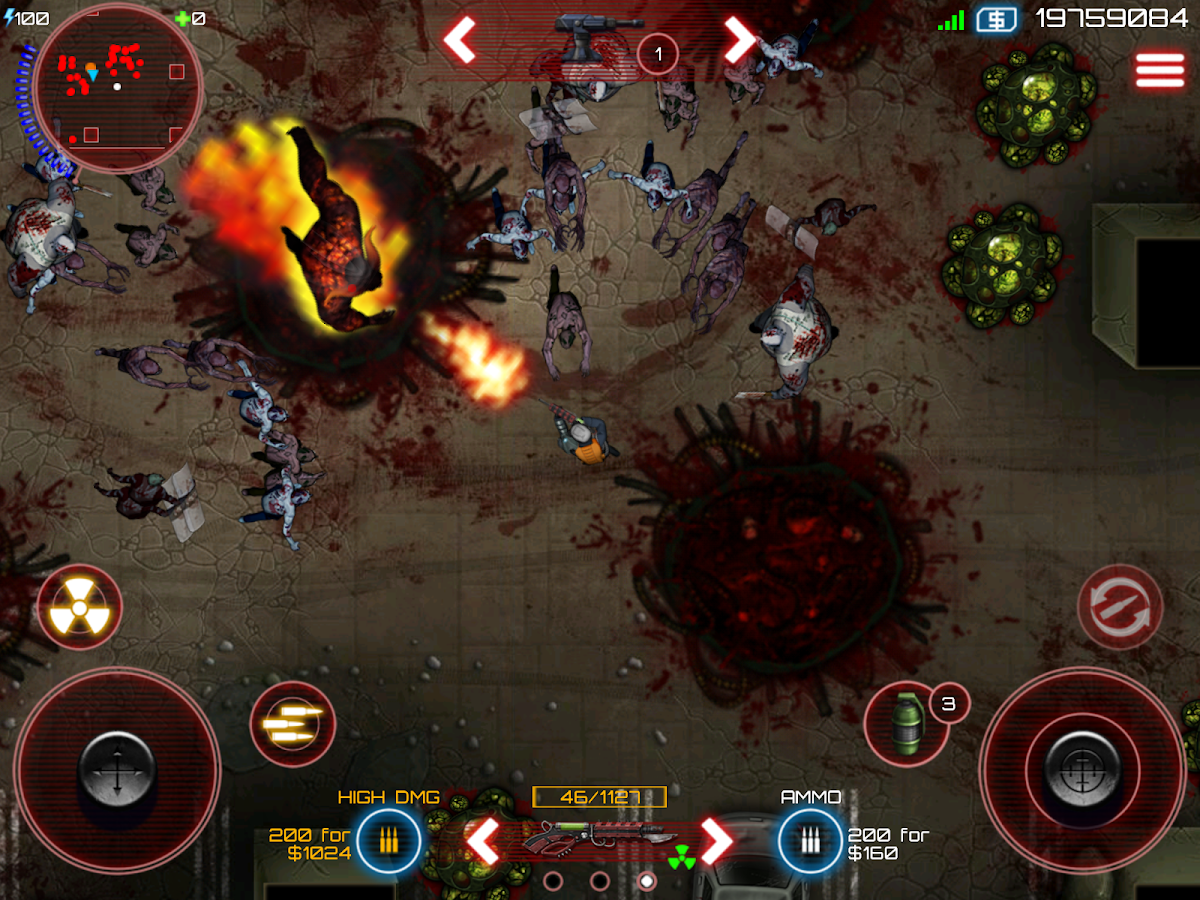Screen dimensions: 1200x900
Task: Buy 200 ammo for $160
Action: [x=810, y=842]
